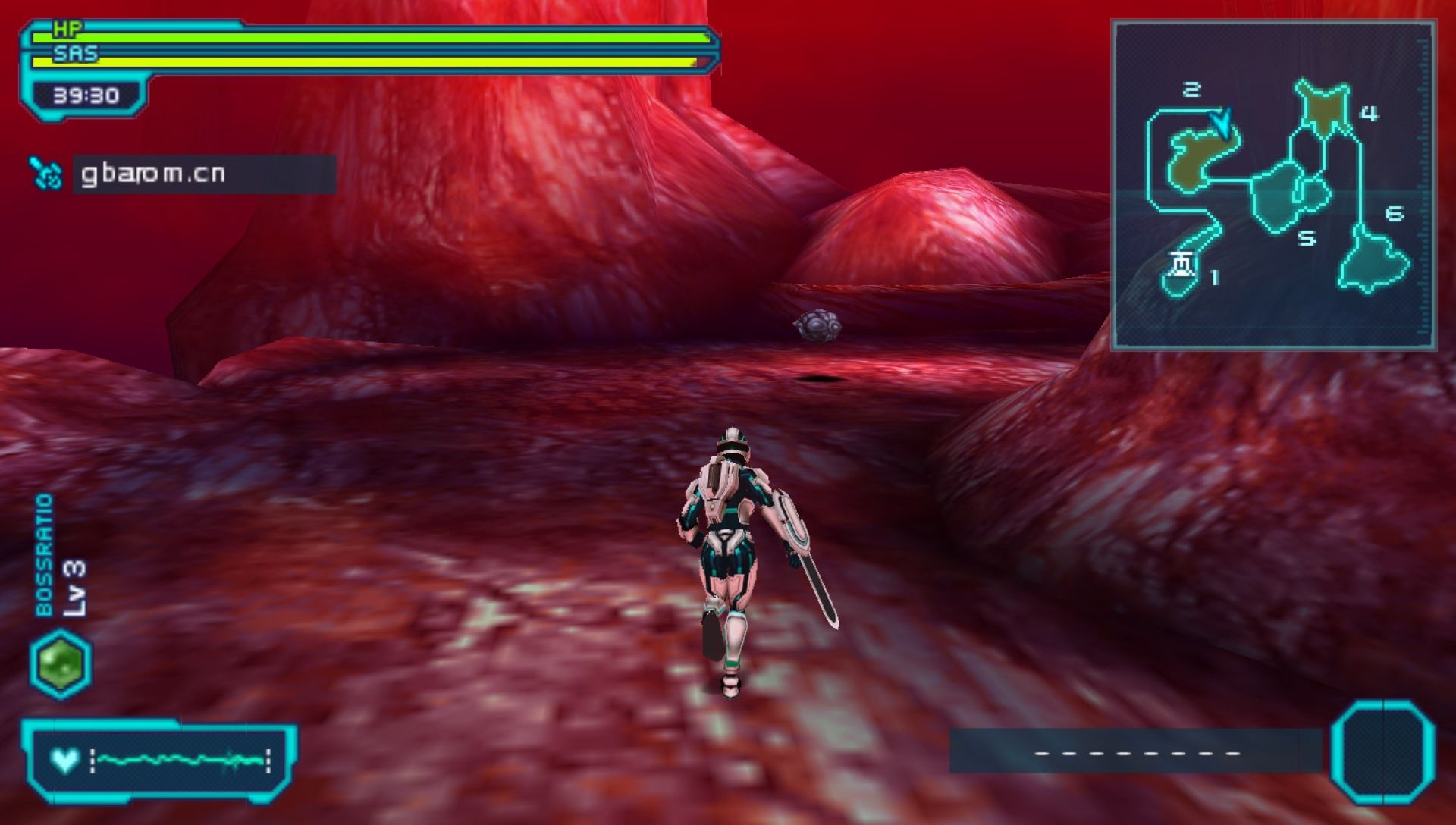Open the area minimap
The image size is (1456, 825).
tap(1273, 185)
